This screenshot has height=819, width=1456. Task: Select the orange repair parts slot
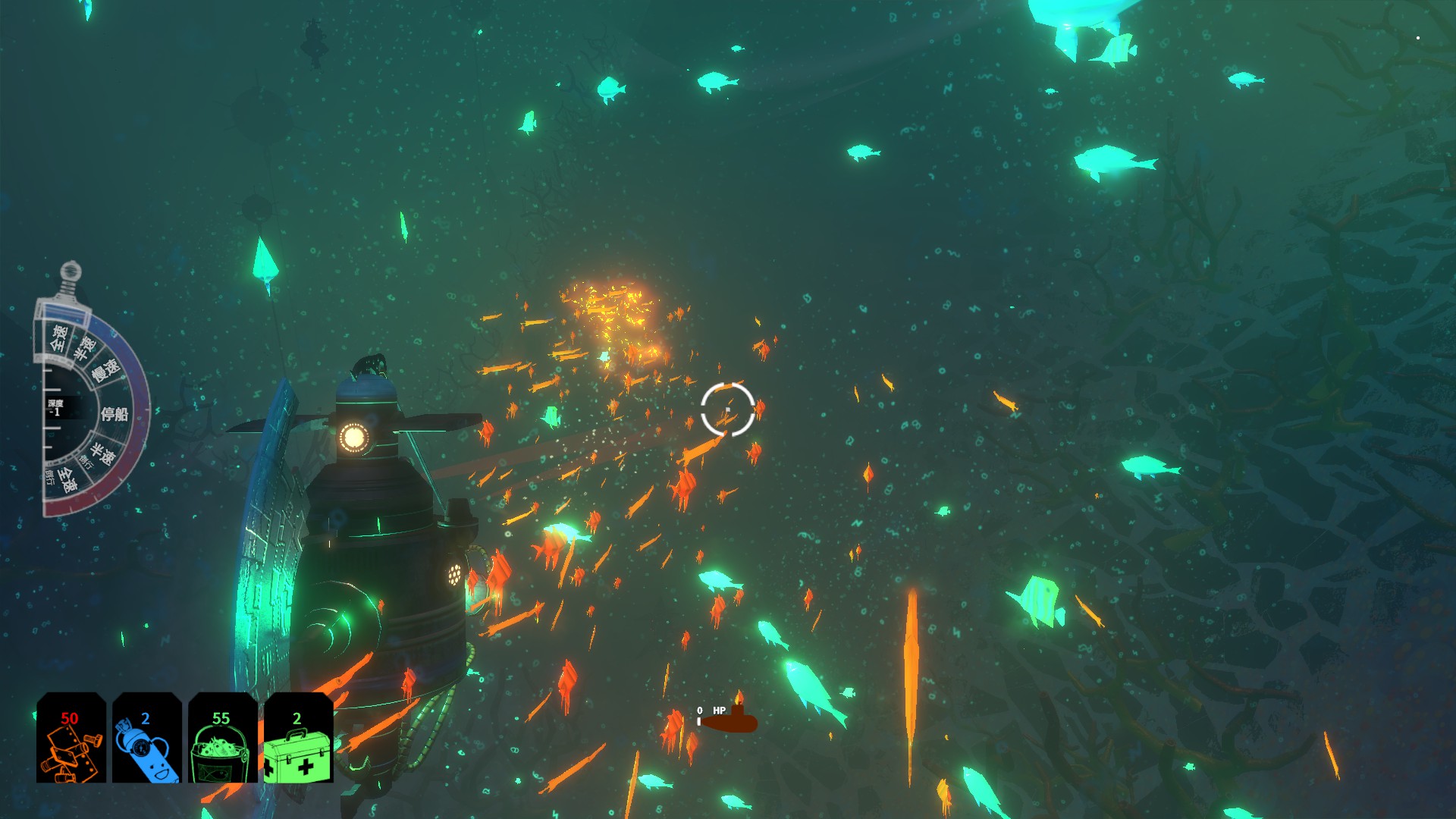tap(71, 738)
